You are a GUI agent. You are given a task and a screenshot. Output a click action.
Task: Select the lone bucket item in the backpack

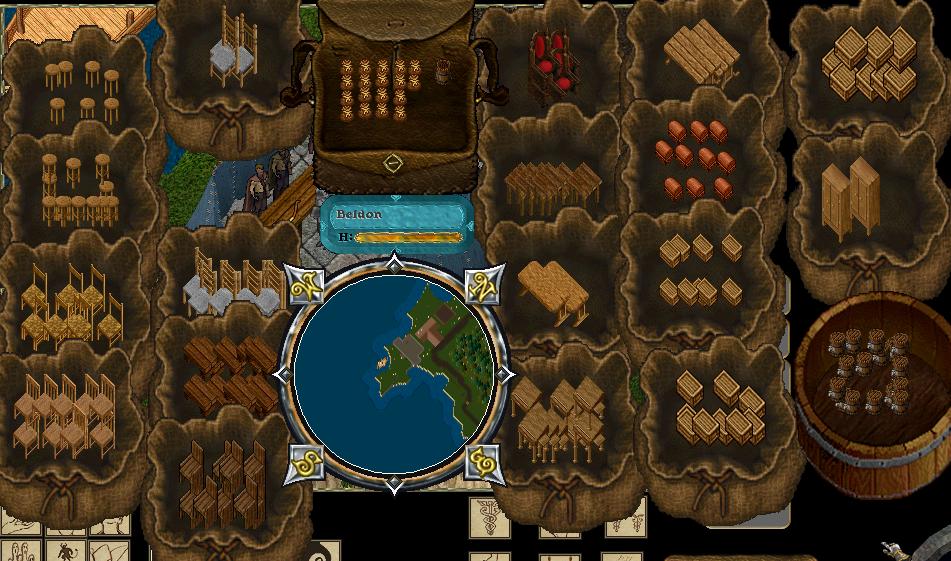pyautogui.click(x=442, y=70)
